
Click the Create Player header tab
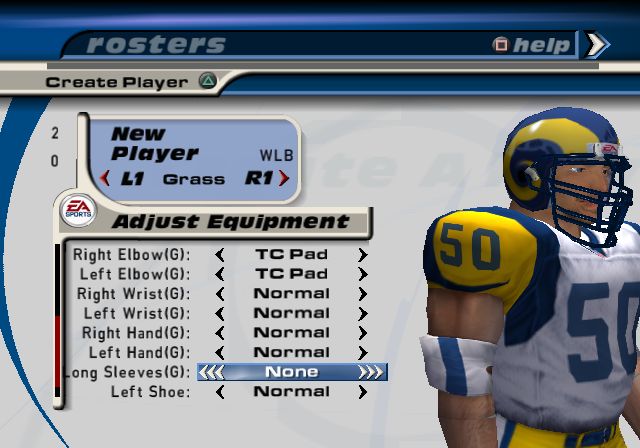click(116, 82)
